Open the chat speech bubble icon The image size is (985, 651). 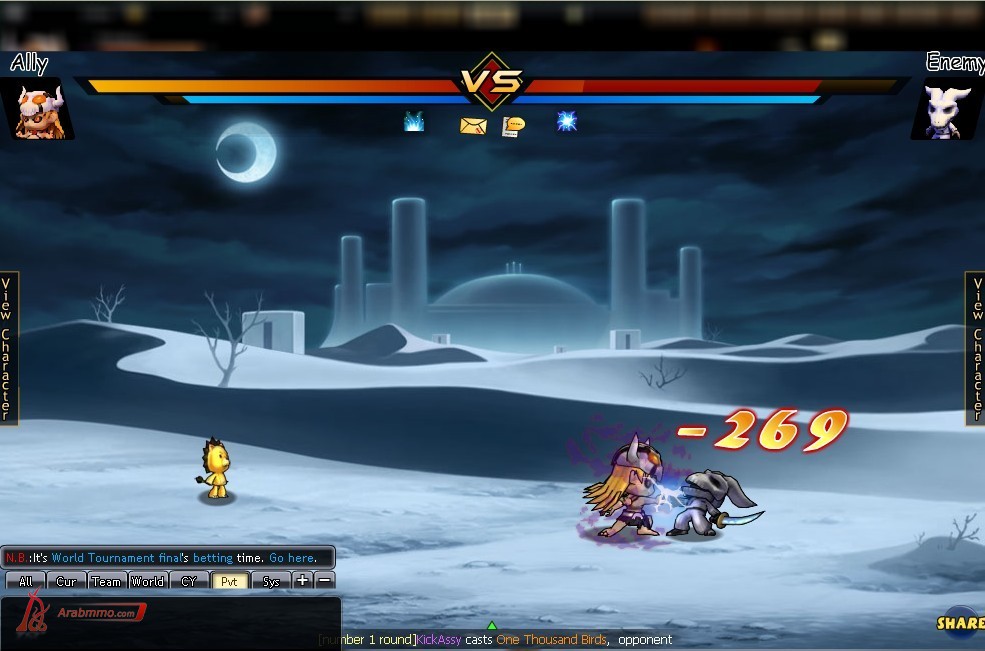[513, 126]
